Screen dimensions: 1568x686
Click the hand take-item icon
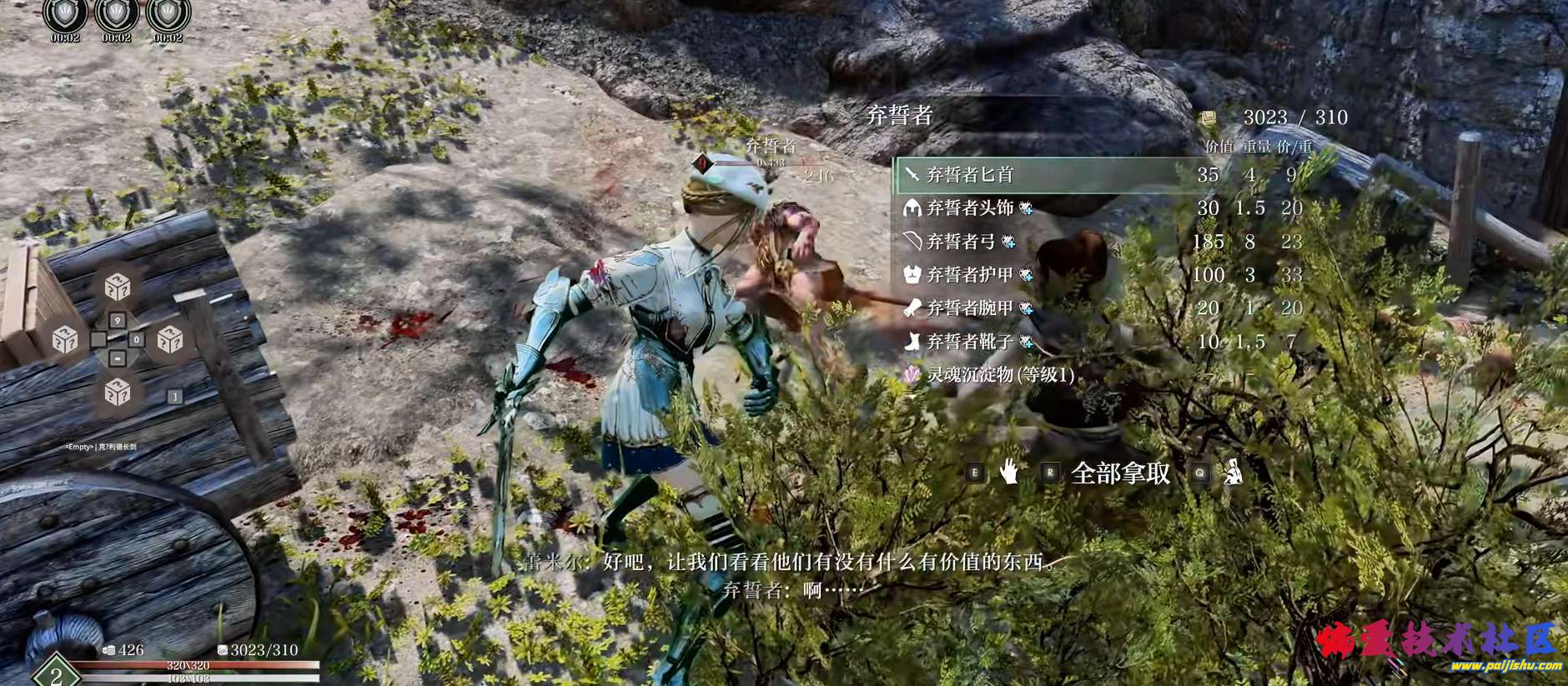1009,473
